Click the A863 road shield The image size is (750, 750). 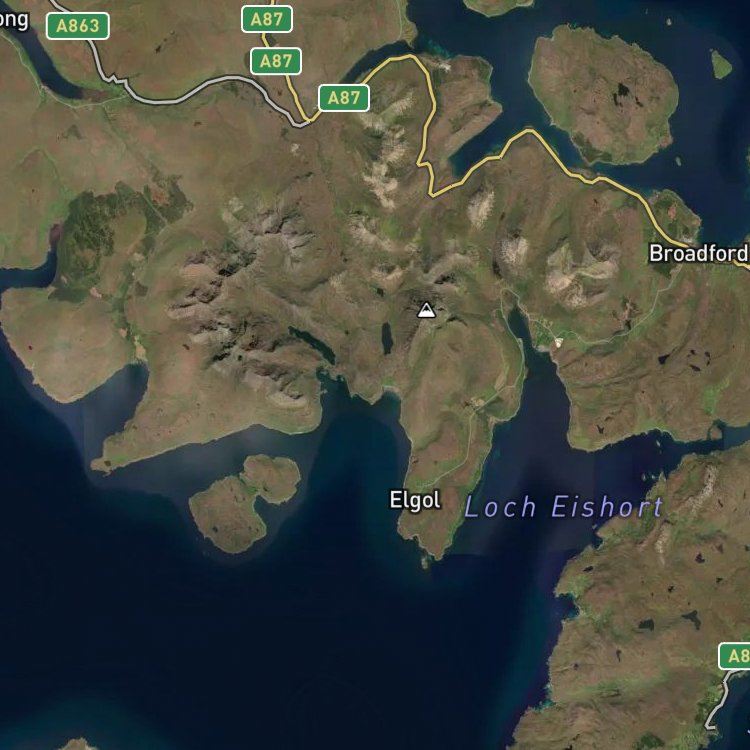(77, 26)
